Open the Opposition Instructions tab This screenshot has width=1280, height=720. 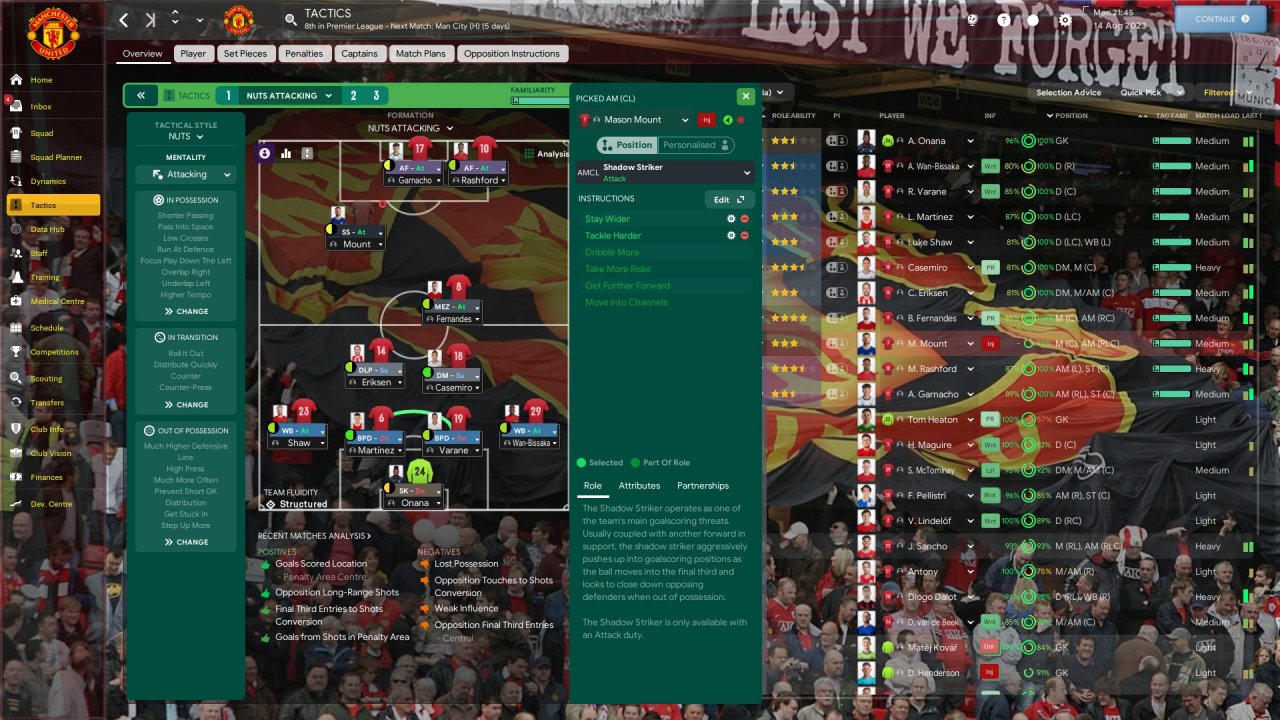click(512, 54)
